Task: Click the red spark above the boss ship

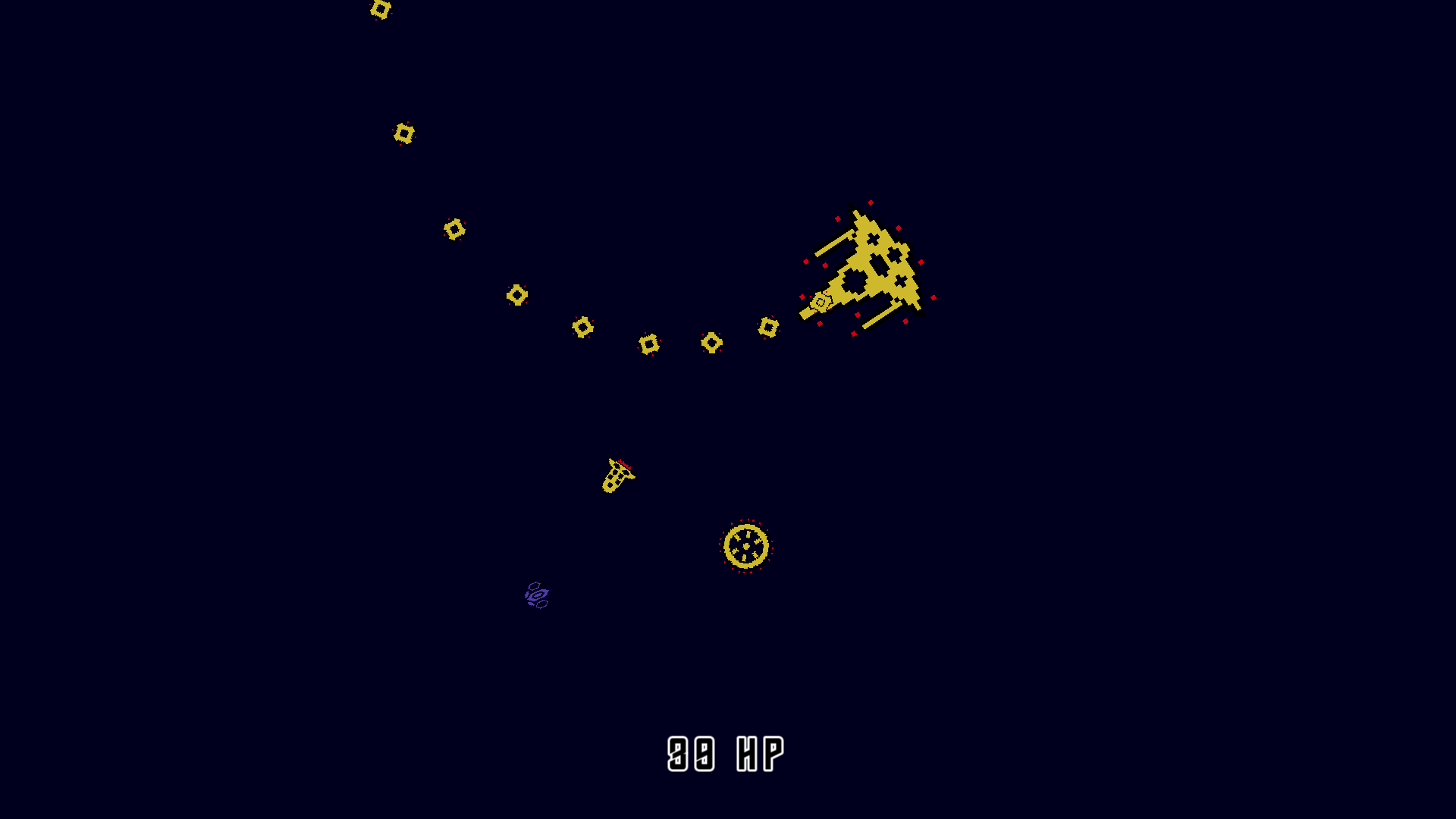Action: click(871, 202)
